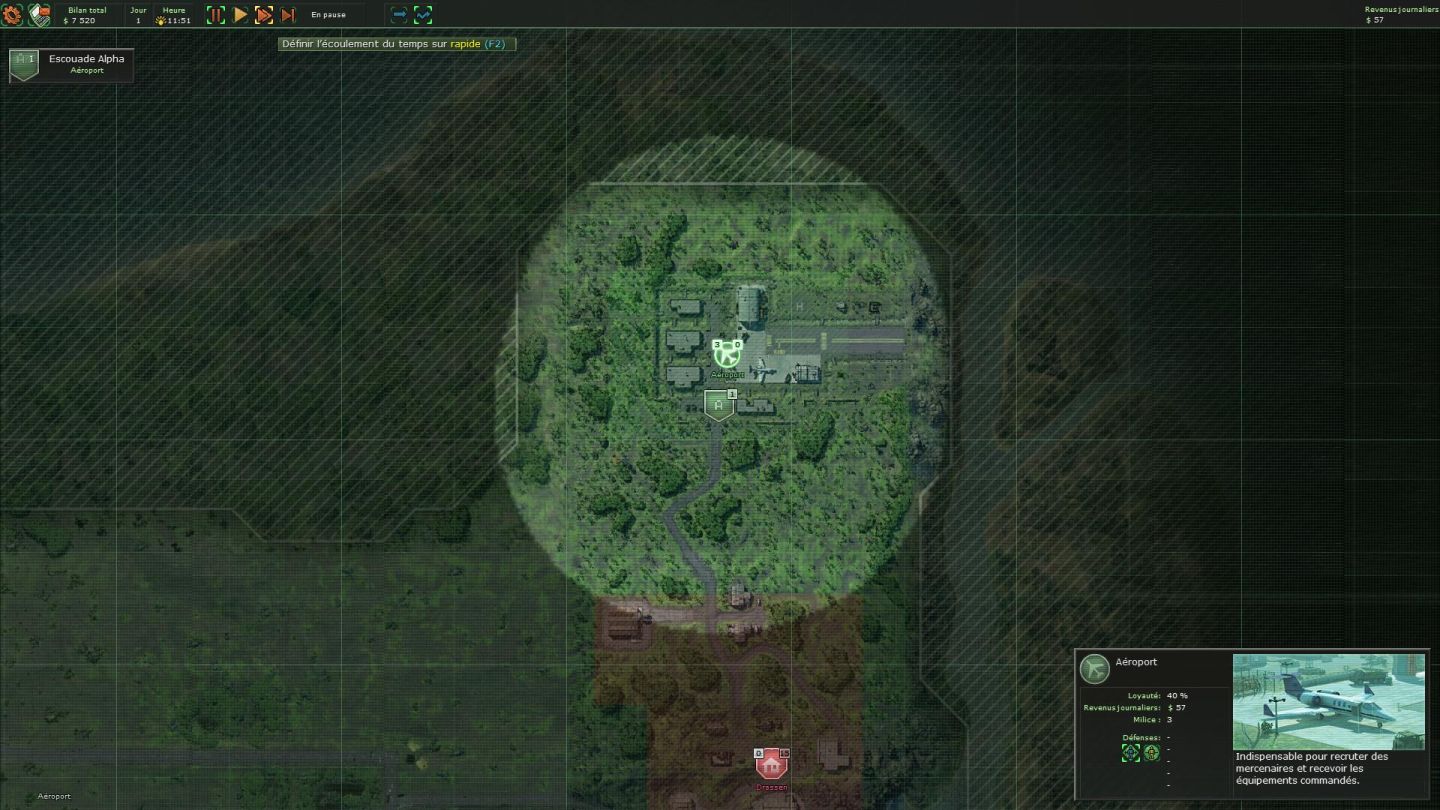Click the green militia soldier defense icon
The height and width of the screenshot is (810, 1440).
(x=1151, y=753)
